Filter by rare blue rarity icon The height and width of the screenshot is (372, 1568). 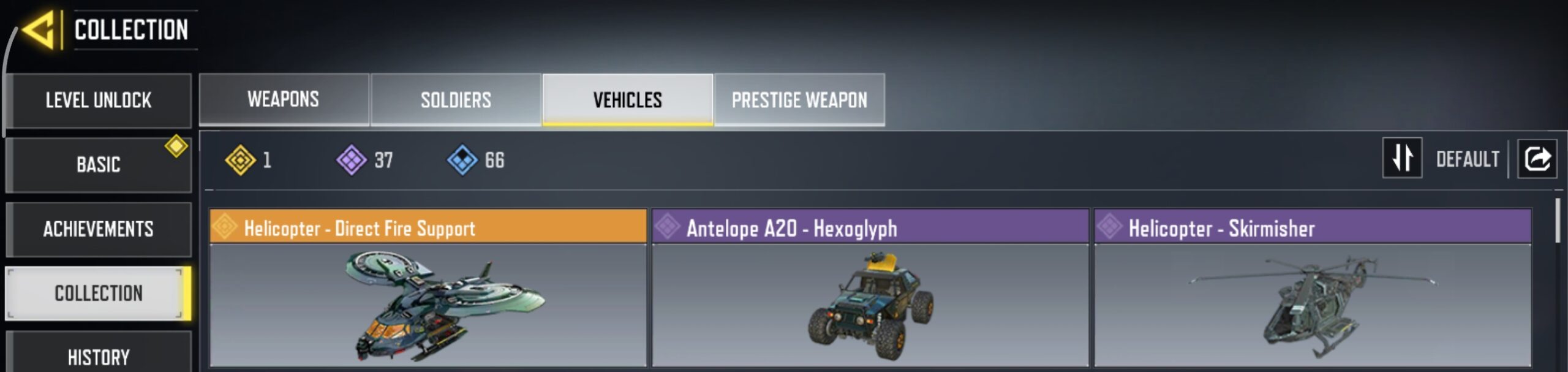click(x=462, y=160)
